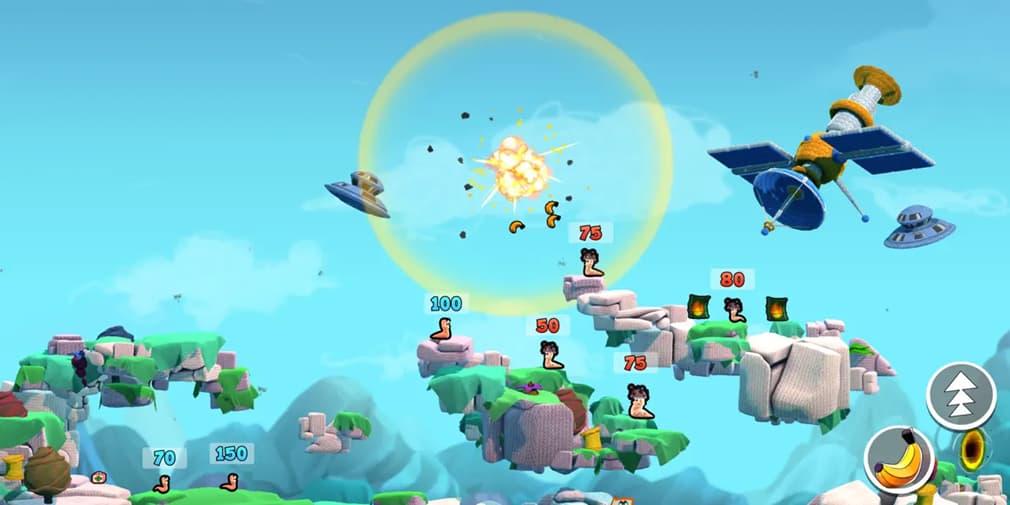Select the banana bomb weapon button
The image size is (1010, 505).
(898, 460)
